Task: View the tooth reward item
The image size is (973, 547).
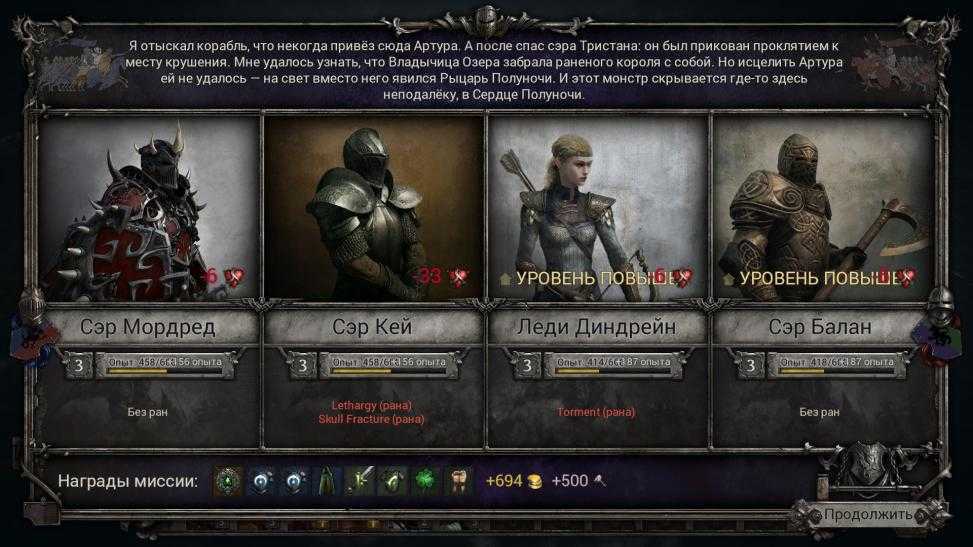Action: 457,481
